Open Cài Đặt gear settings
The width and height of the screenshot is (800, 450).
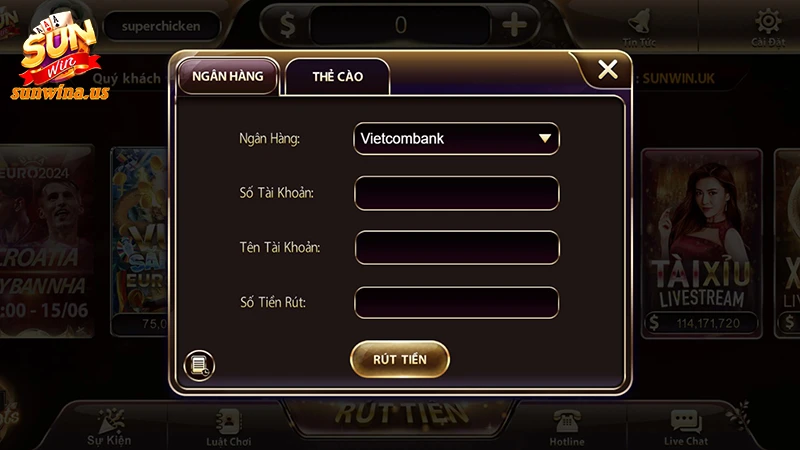[767, 25]
